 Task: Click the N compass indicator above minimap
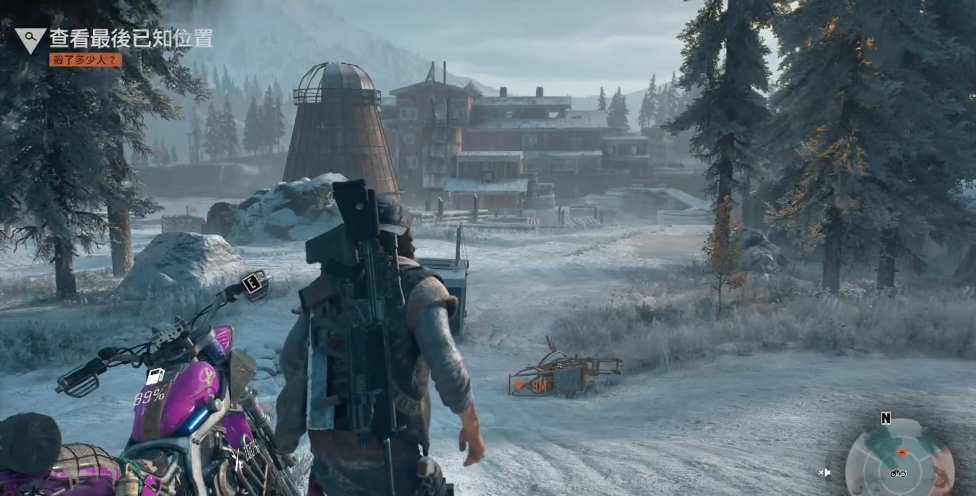point(885,418)
